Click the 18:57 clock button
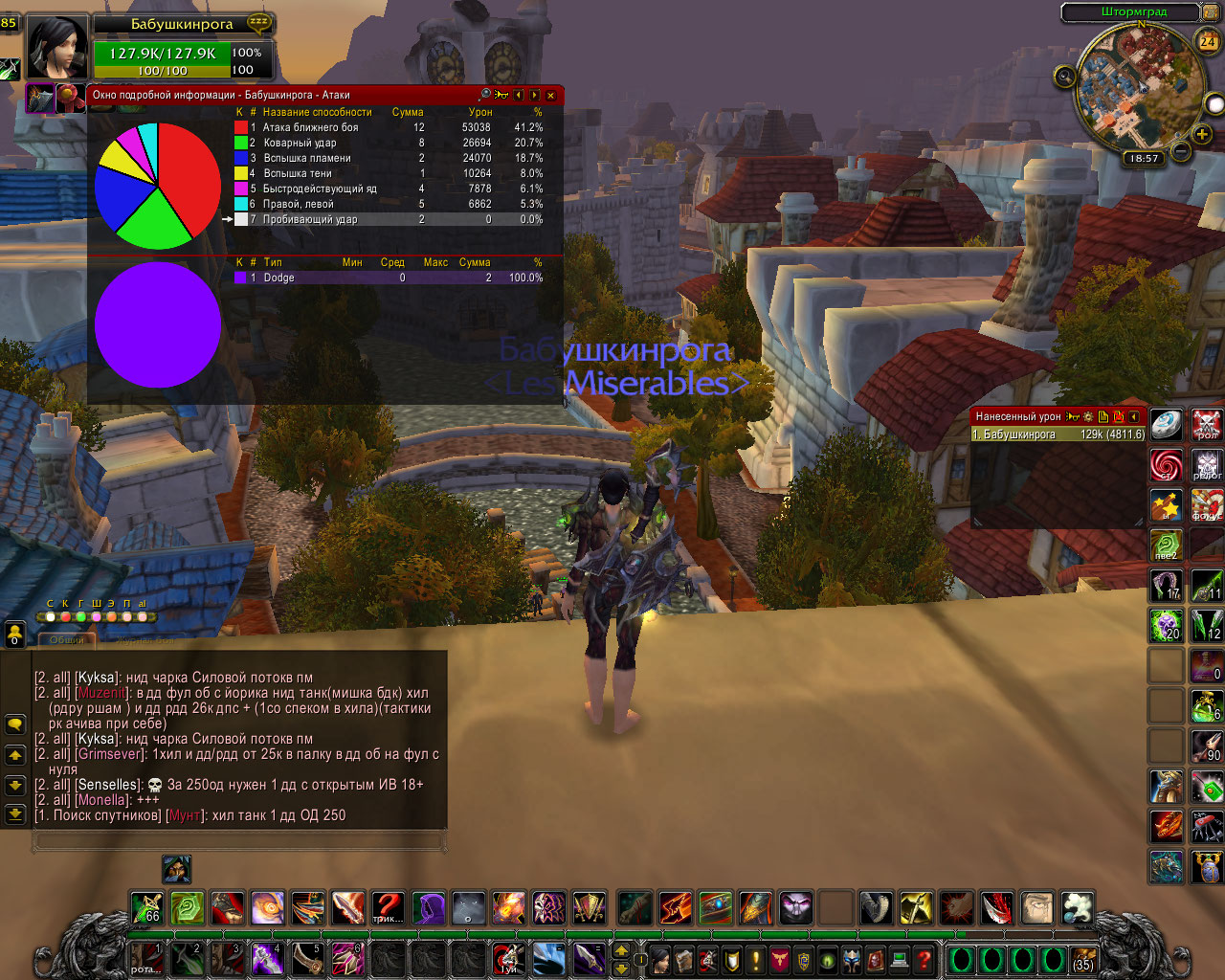 point(1143,159)
